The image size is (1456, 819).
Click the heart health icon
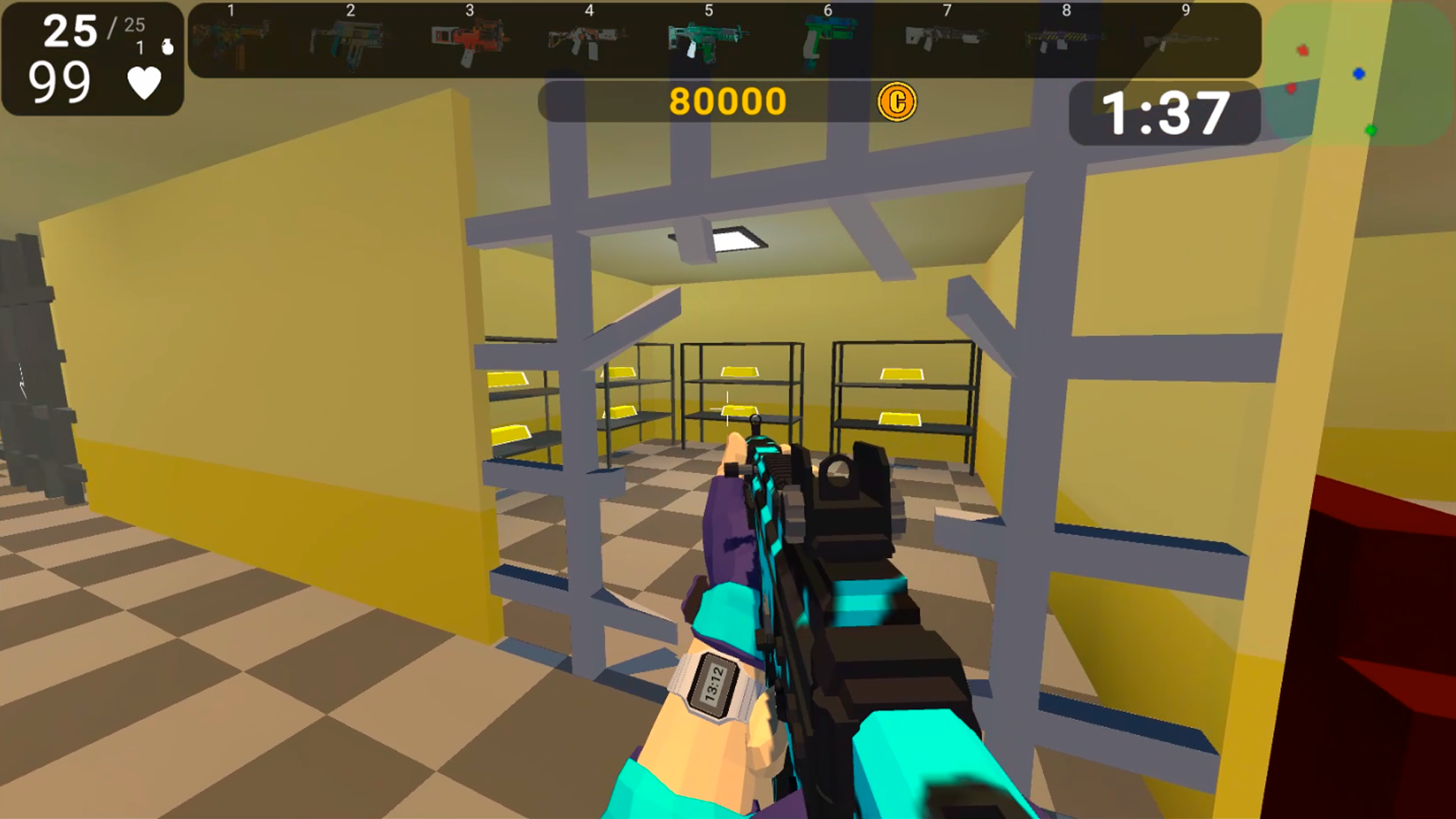click(x=144, y=82)
